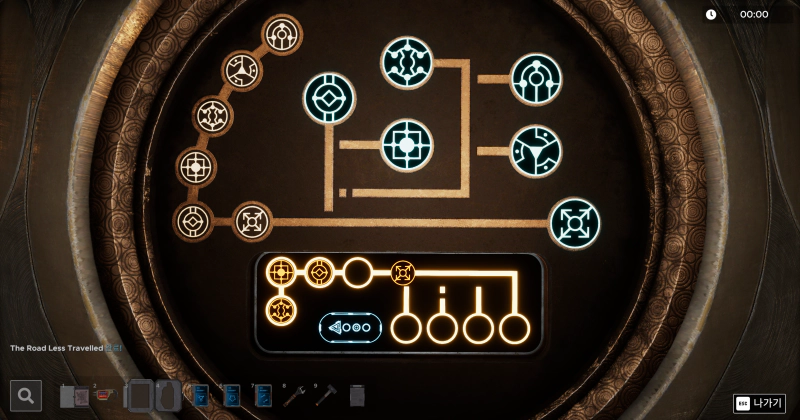Pick the hammer from the inventory bar
Image resolution: width=800 pixels, height=420 pixels.
[x=325, y=395]
